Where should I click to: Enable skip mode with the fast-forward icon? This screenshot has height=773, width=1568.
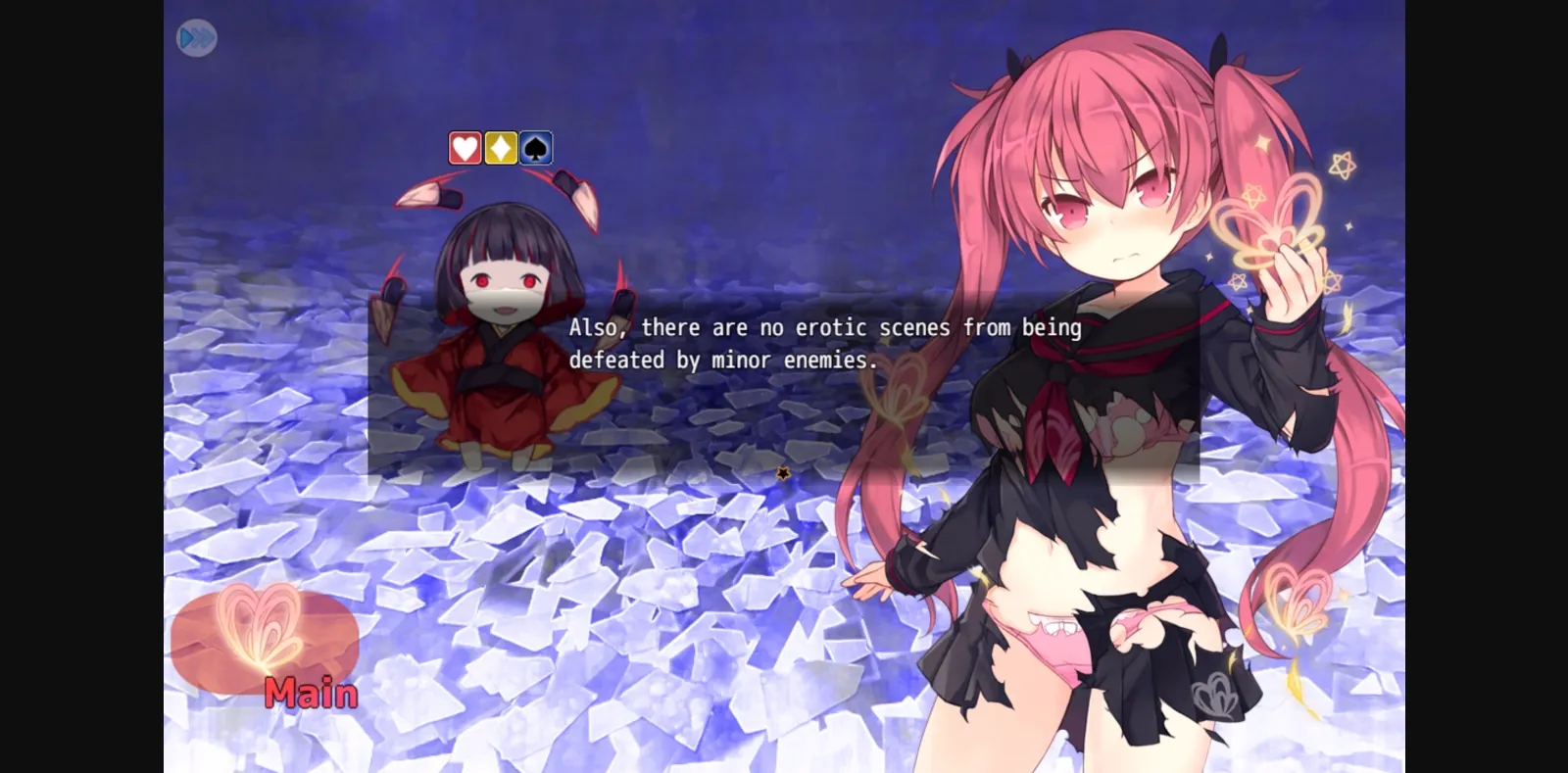[196, 37]
